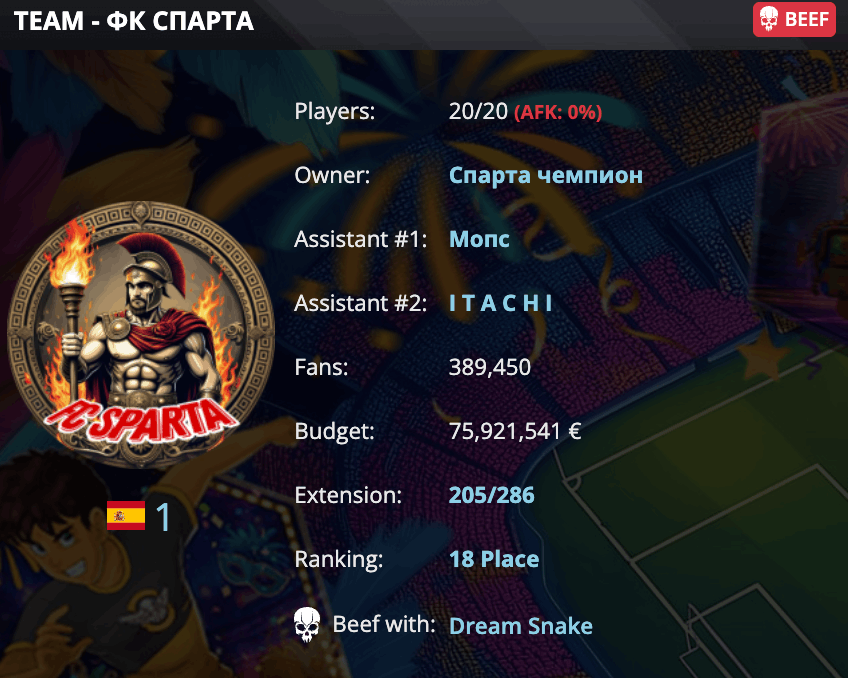The image size is (848, 678).
Task: Click the red BEEF button
Action: coord(794,19)
